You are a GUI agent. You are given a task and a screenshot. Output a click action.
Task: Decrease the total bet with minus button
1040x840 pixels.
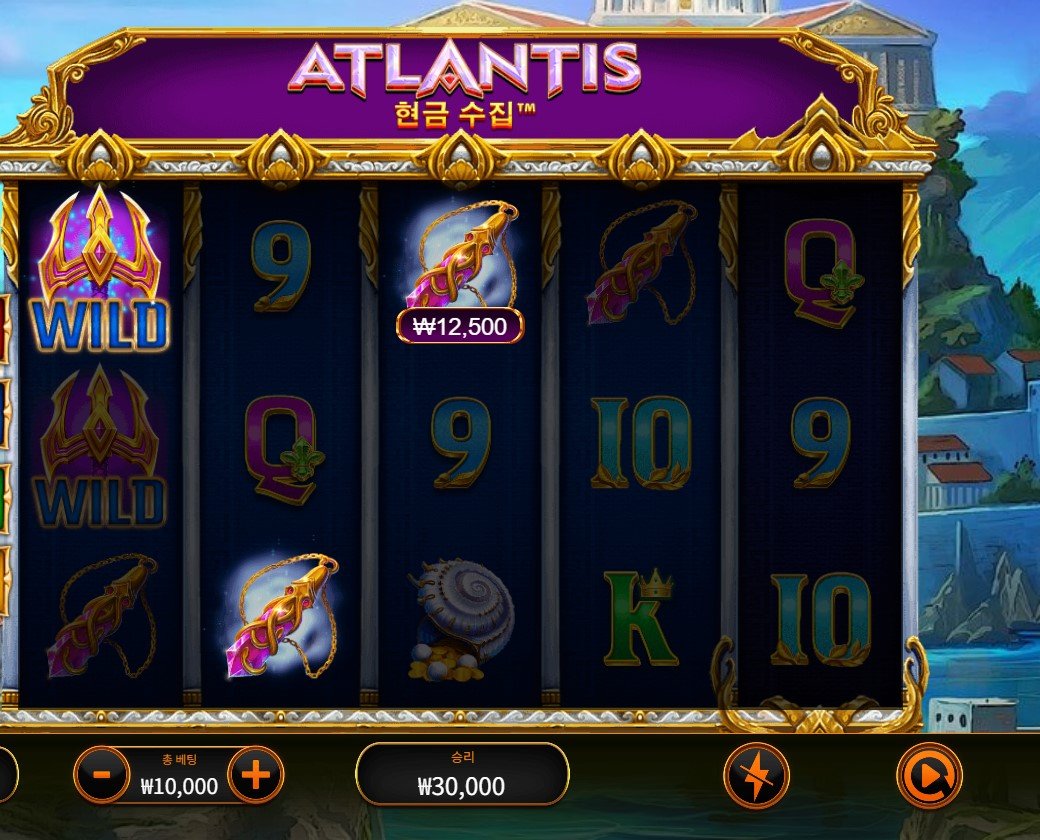(x=101, y=775)
